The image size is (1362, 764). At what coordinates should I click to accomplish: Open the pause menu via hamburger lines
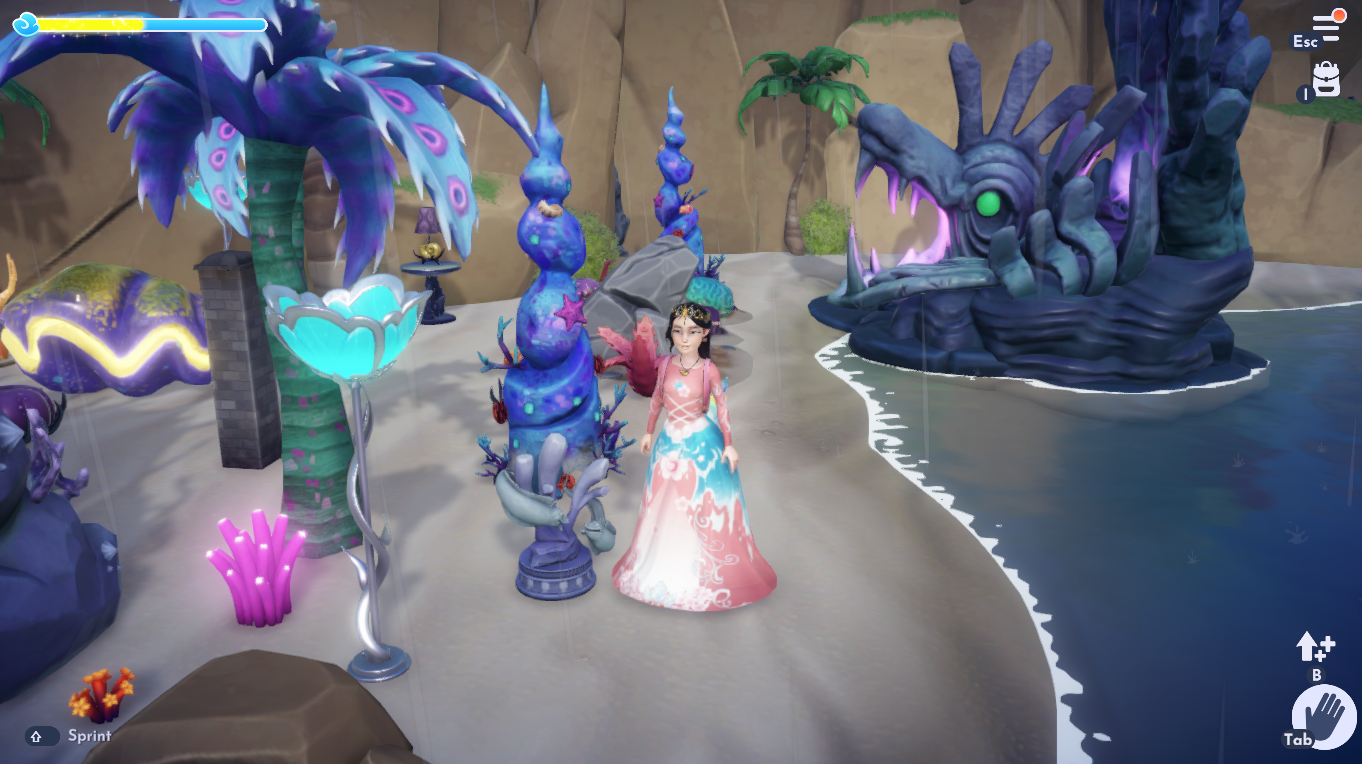(x=1326, y=28)
